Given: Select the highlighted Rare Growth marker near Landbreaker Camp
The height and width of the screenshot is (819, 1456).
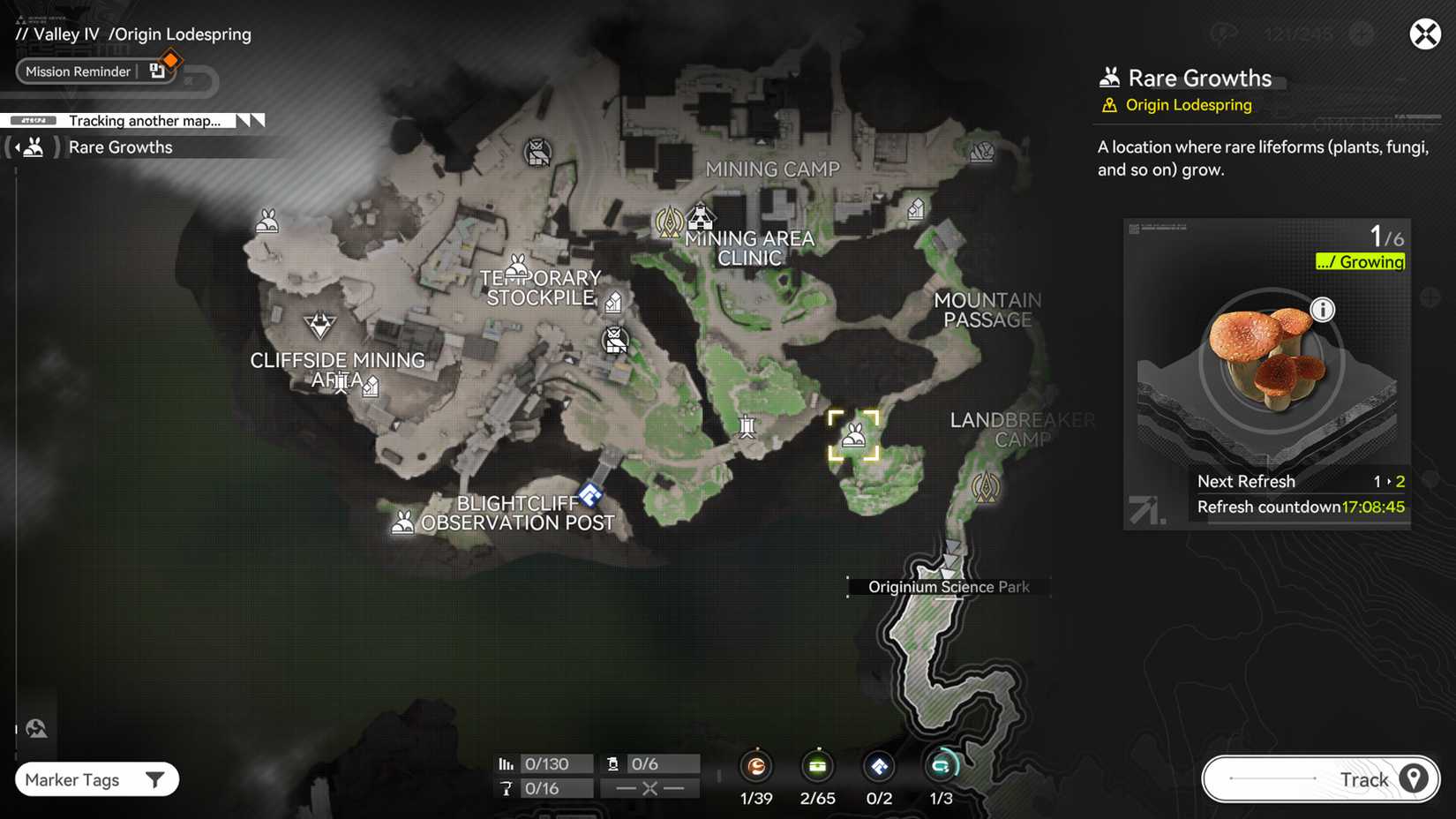Looking at the screenshot, I should [853, 434].
